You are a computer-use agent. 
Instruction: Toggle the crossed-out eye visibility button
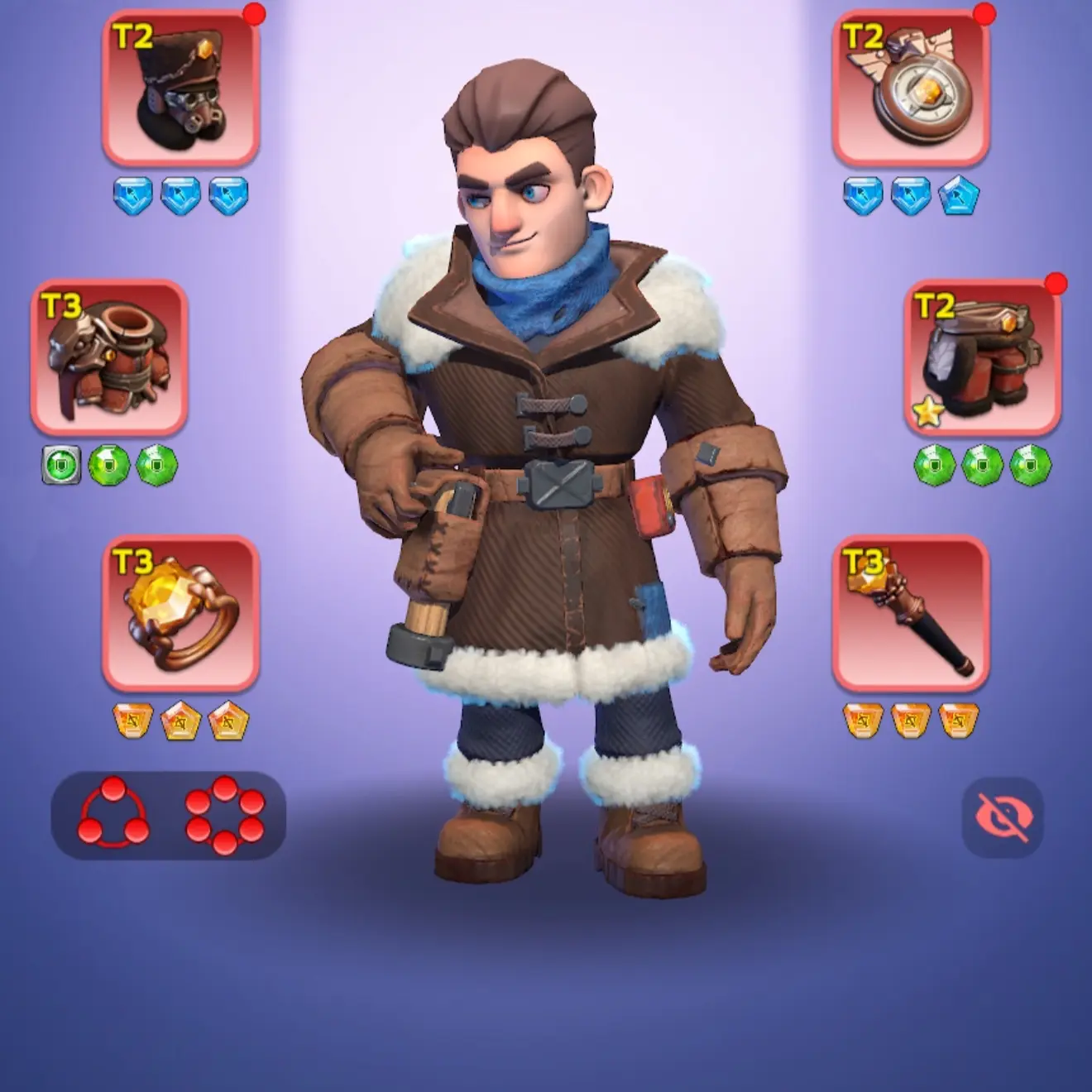pyautogui.click(x=1003, y=817)
